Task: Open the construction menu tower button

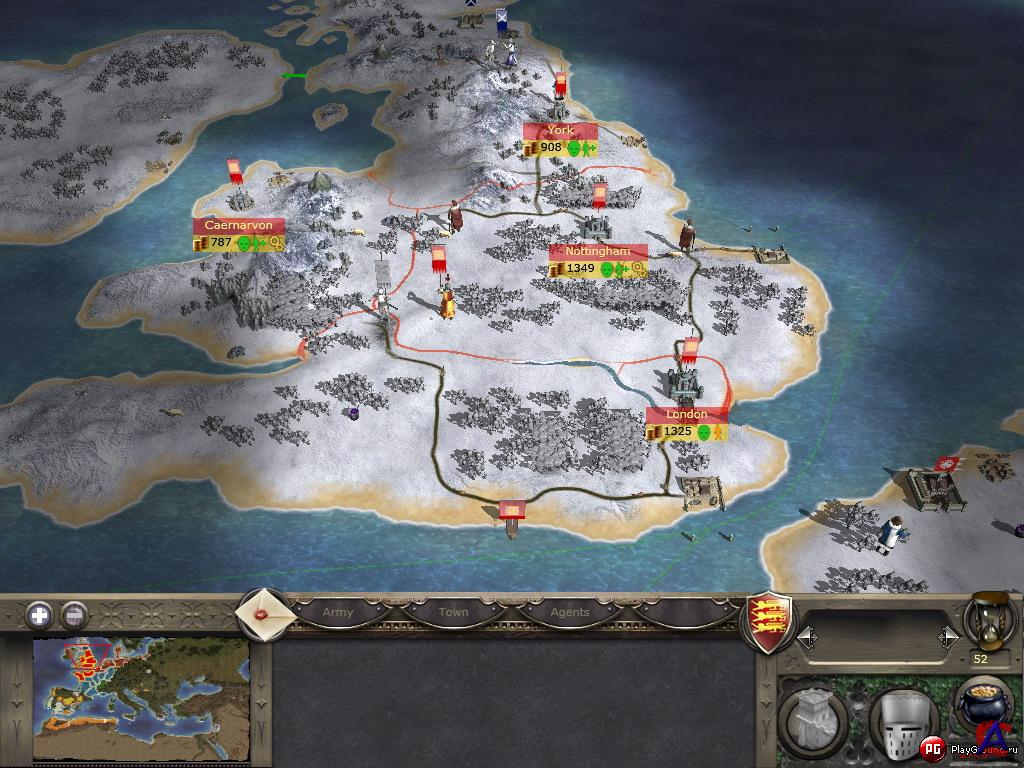Action: [x=811, y=720]
